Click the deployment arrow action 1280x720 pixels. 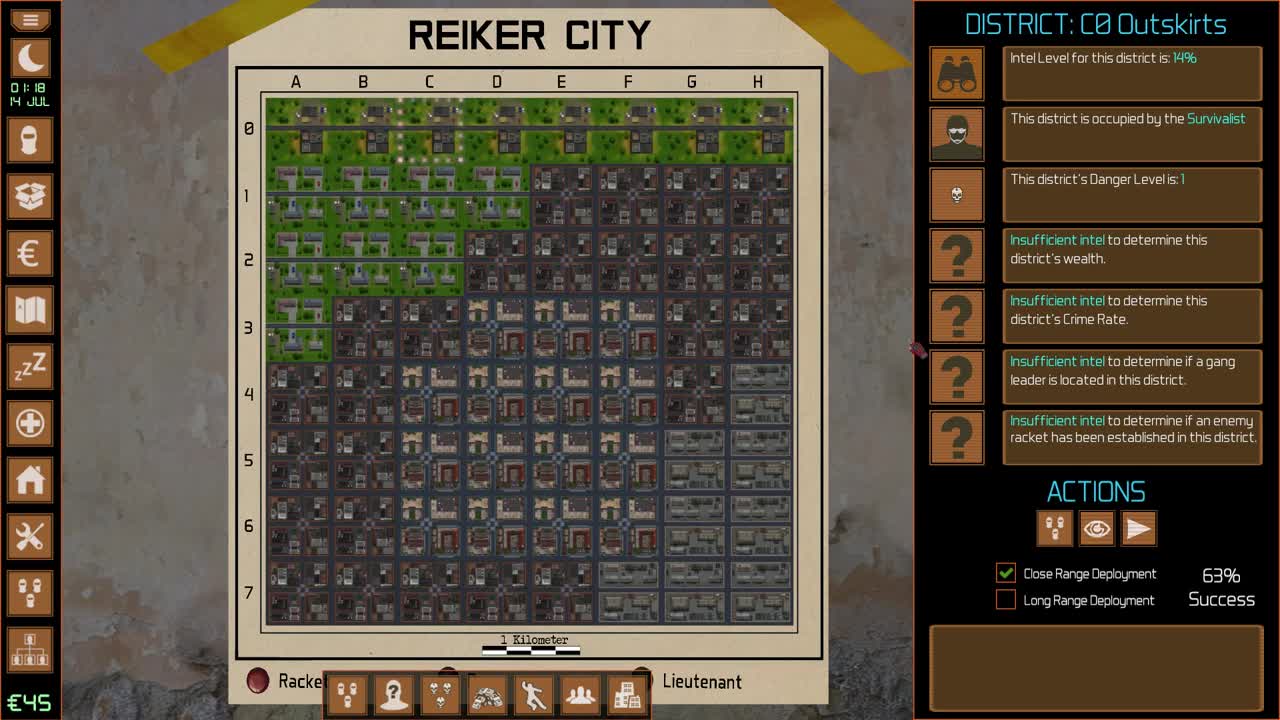(1139, 529)
